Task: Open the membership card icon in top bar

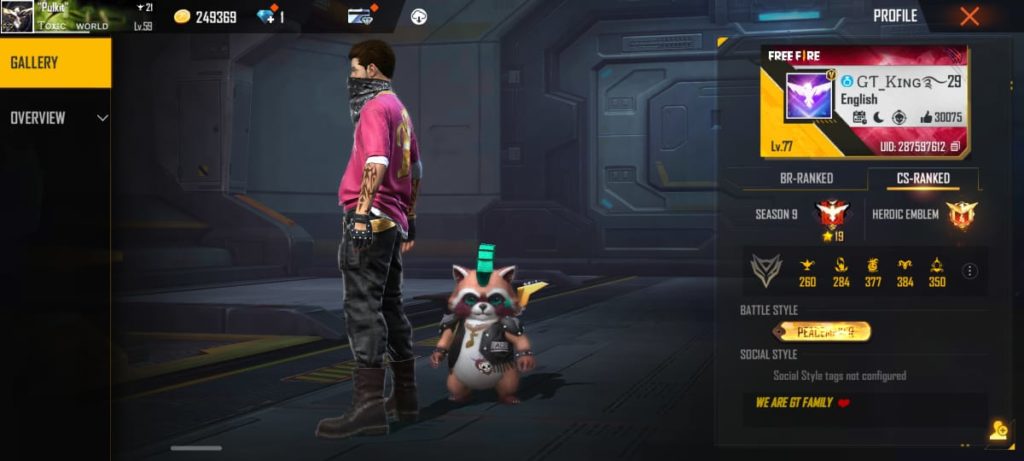Action: 361,16
